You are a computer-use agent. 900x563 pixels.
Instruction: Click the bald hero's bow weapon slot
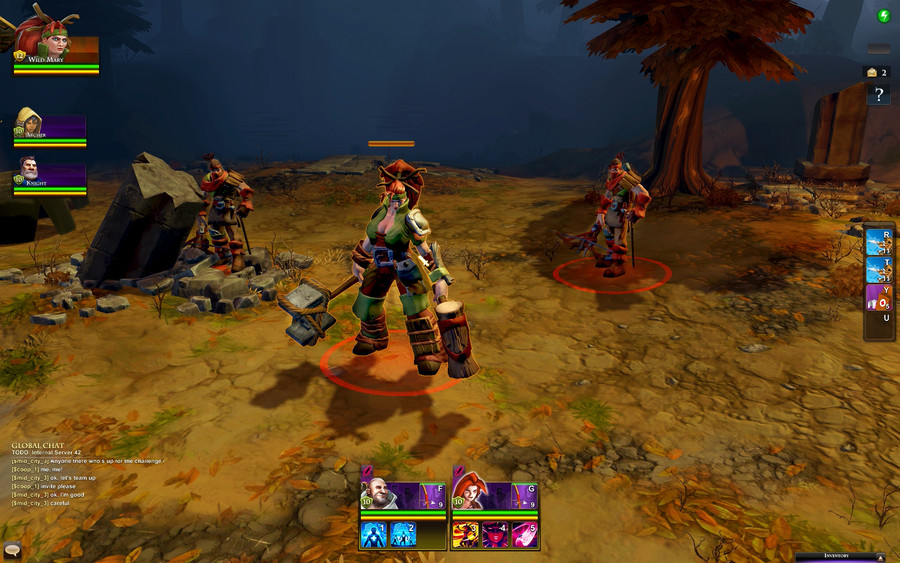(431, 495)
